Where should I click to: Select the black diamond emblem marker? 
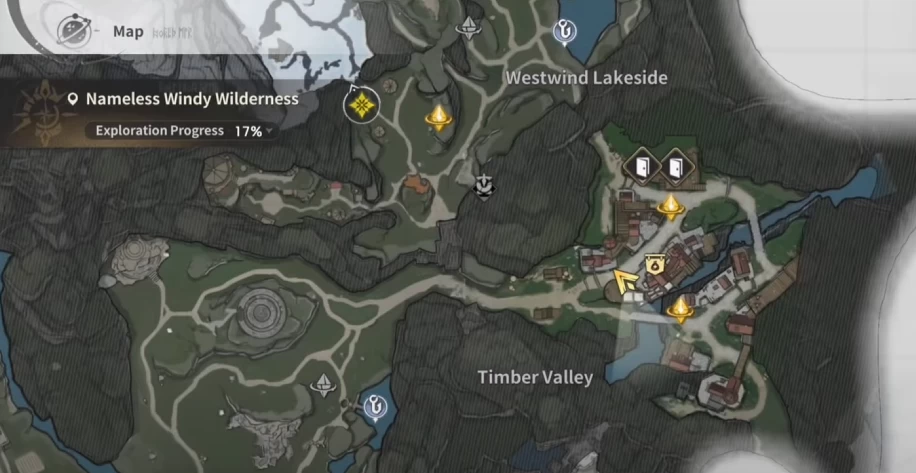(484, 185)
